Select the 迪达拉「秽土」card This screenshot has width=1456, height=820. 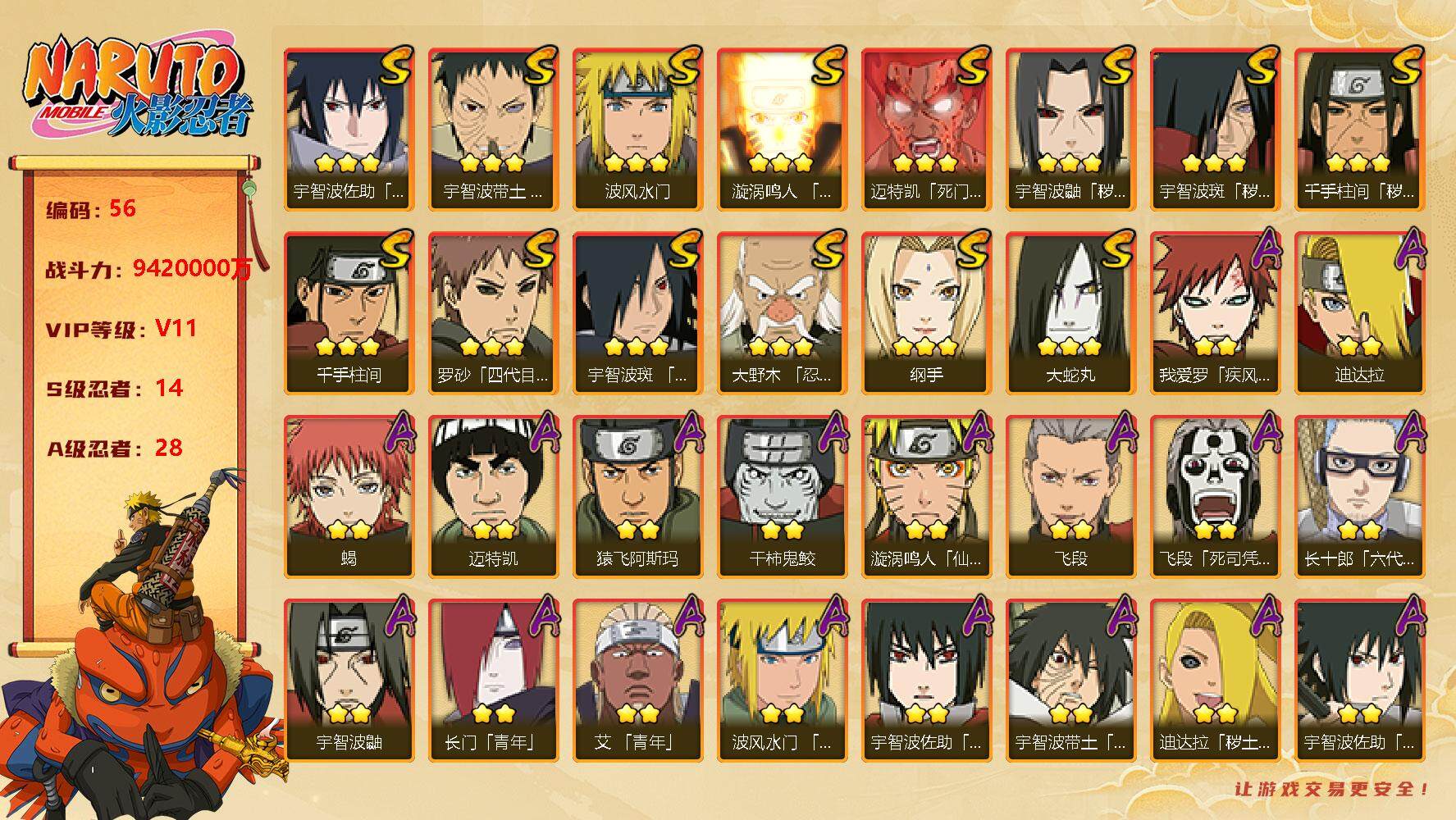click(x=1215, y=680)
